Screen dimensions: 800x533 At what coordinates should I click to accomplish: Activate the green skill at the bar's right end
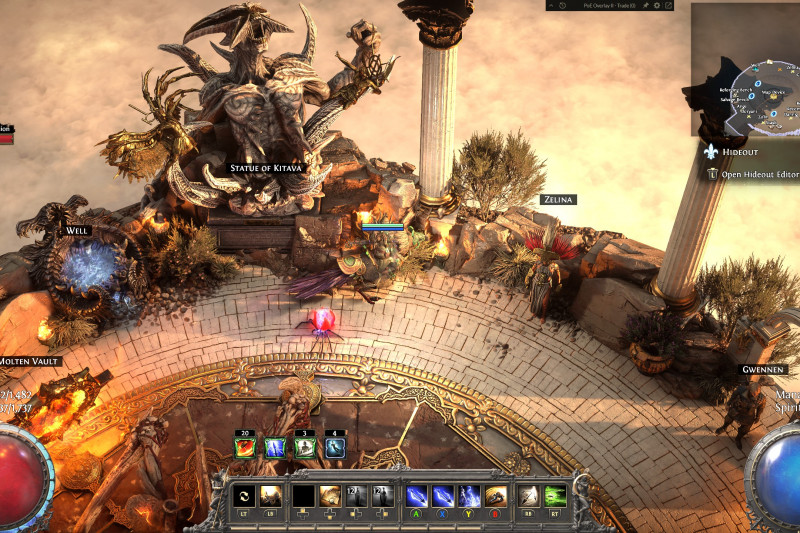[x=556, y=495]
